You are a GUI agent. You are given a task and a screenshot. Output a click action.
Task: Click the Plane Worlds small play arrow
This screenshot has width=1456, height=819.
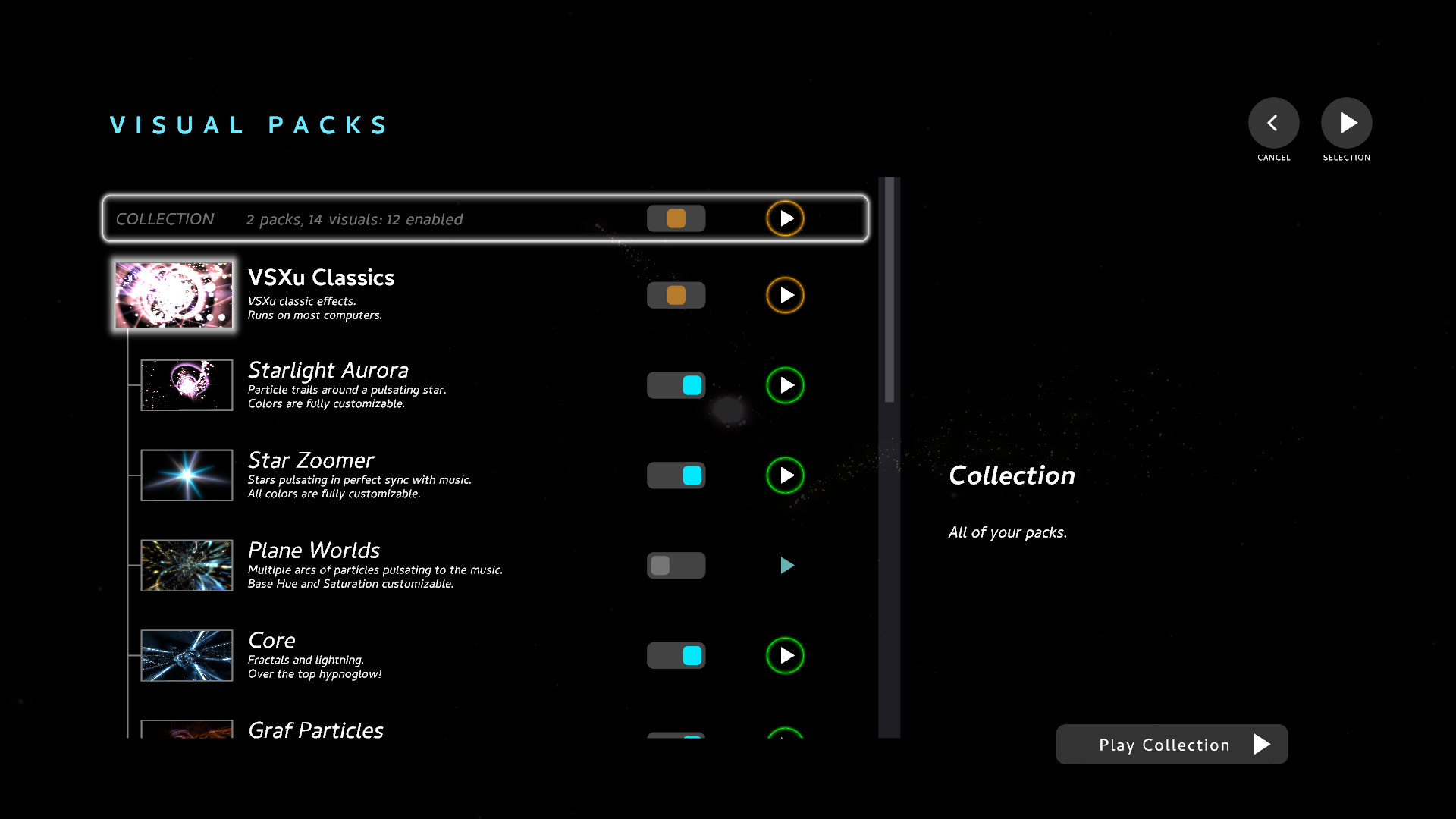[x=787, y=565]
